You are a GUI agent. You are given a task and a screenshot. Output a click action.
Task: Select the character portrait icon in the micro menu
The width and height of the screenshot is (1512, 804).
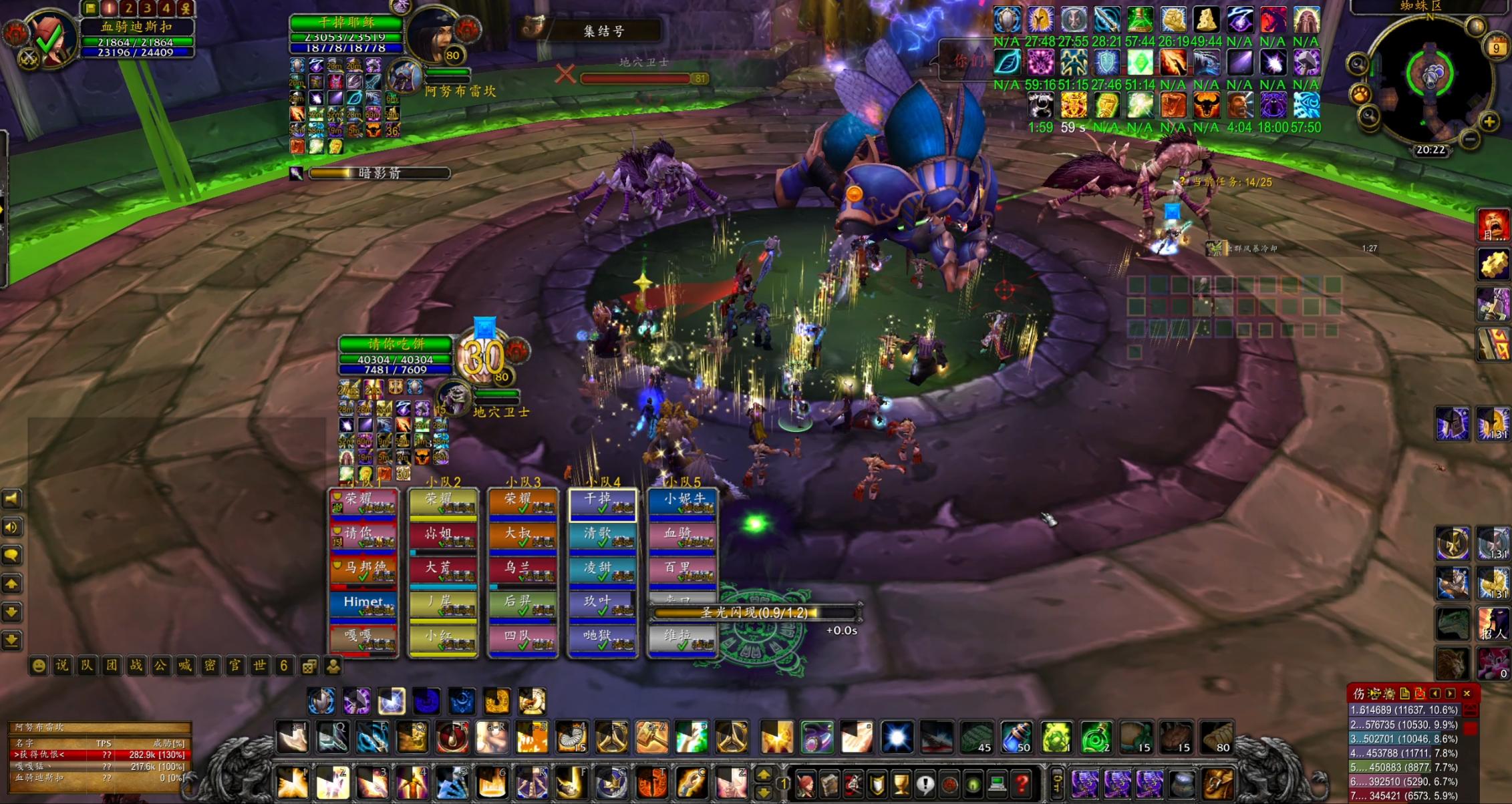(805, 785)
